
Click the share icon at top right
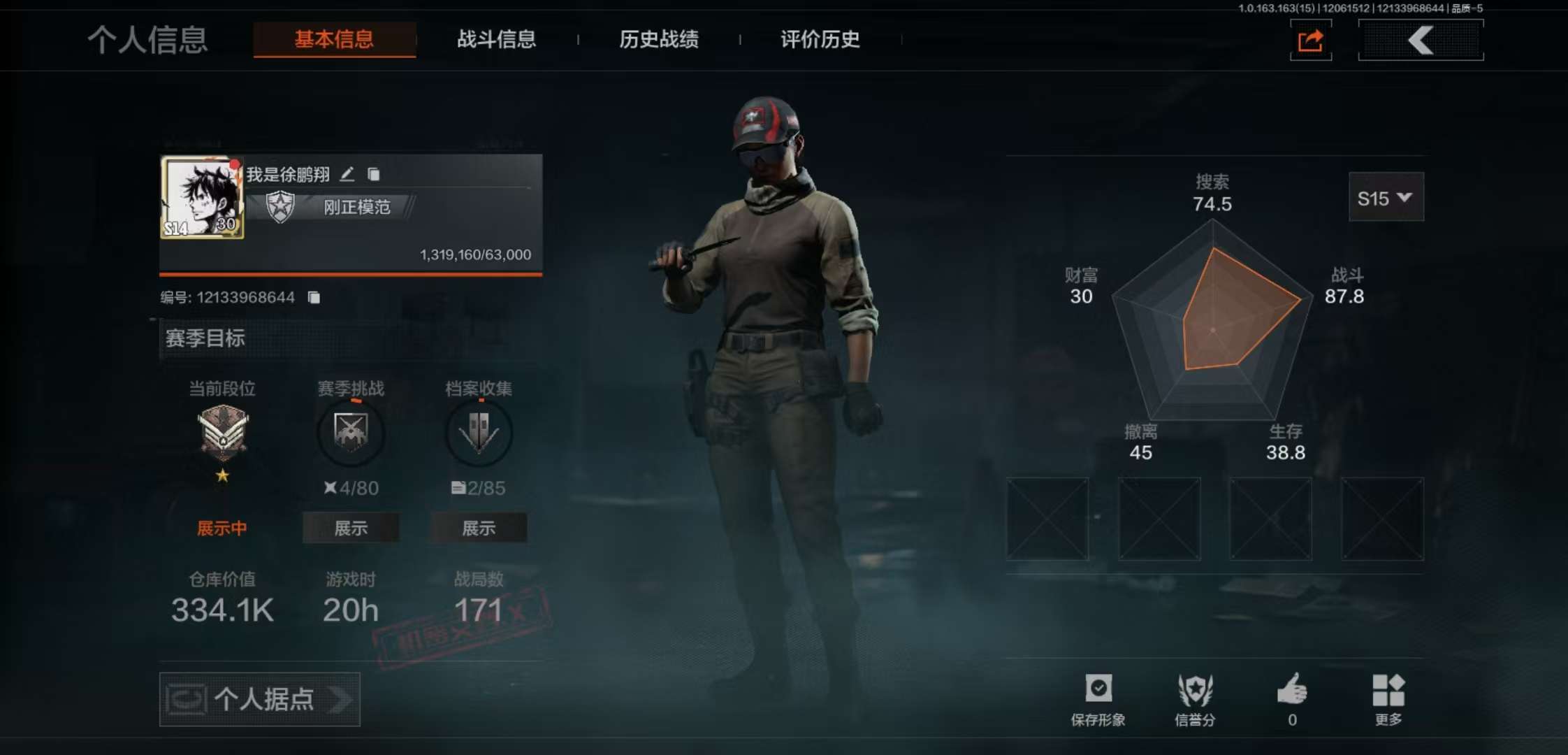click(x=1310, y=41)
